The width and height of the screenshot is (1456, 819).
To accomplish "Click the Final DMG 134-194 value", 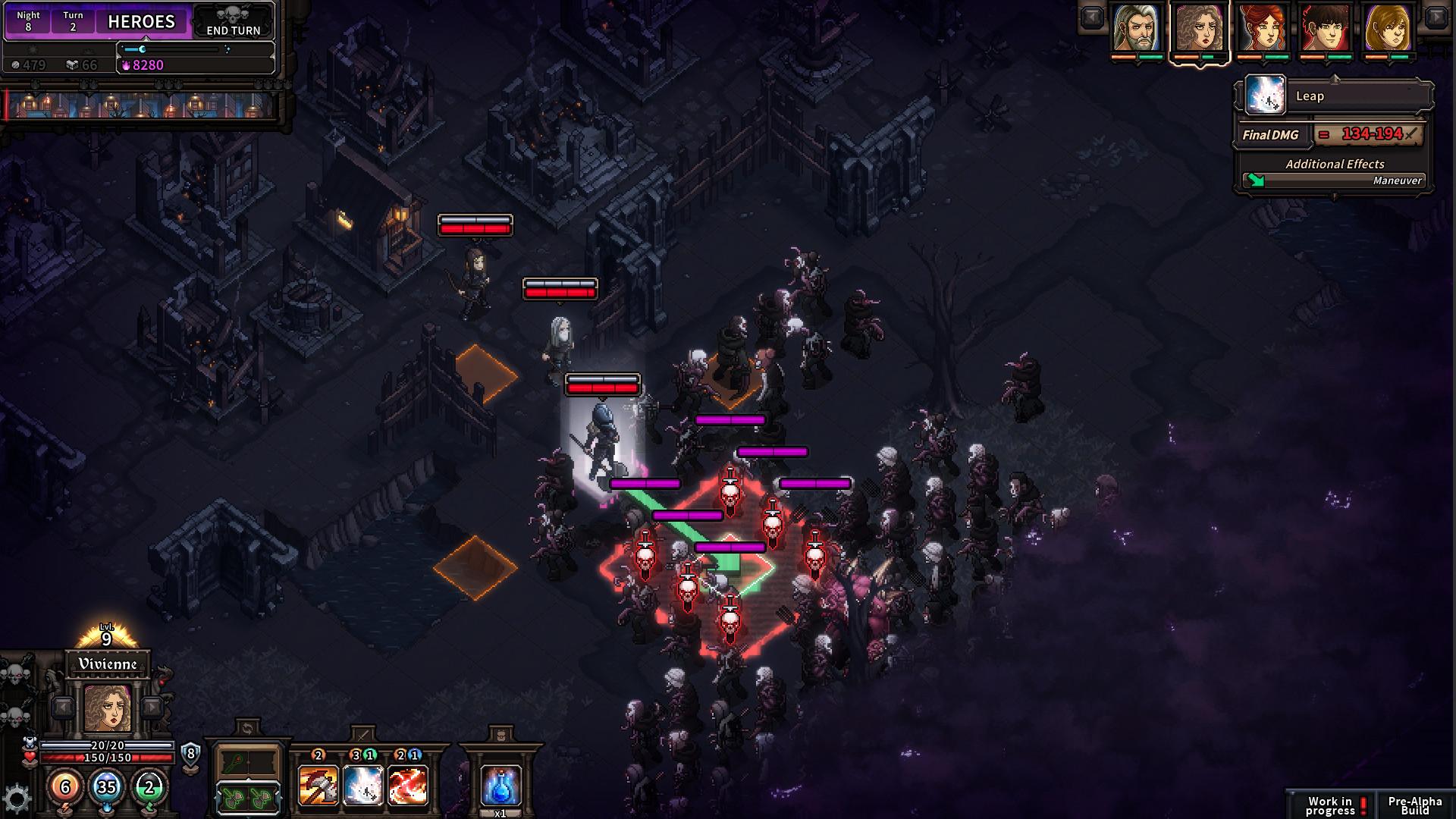I will pyautogui.click(x=1373, y=133).
